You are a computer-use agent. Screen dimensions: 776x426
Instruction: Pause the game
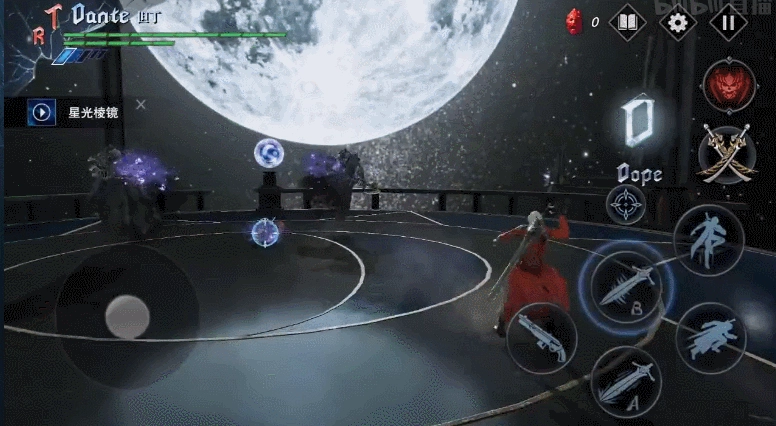(729, 22)
